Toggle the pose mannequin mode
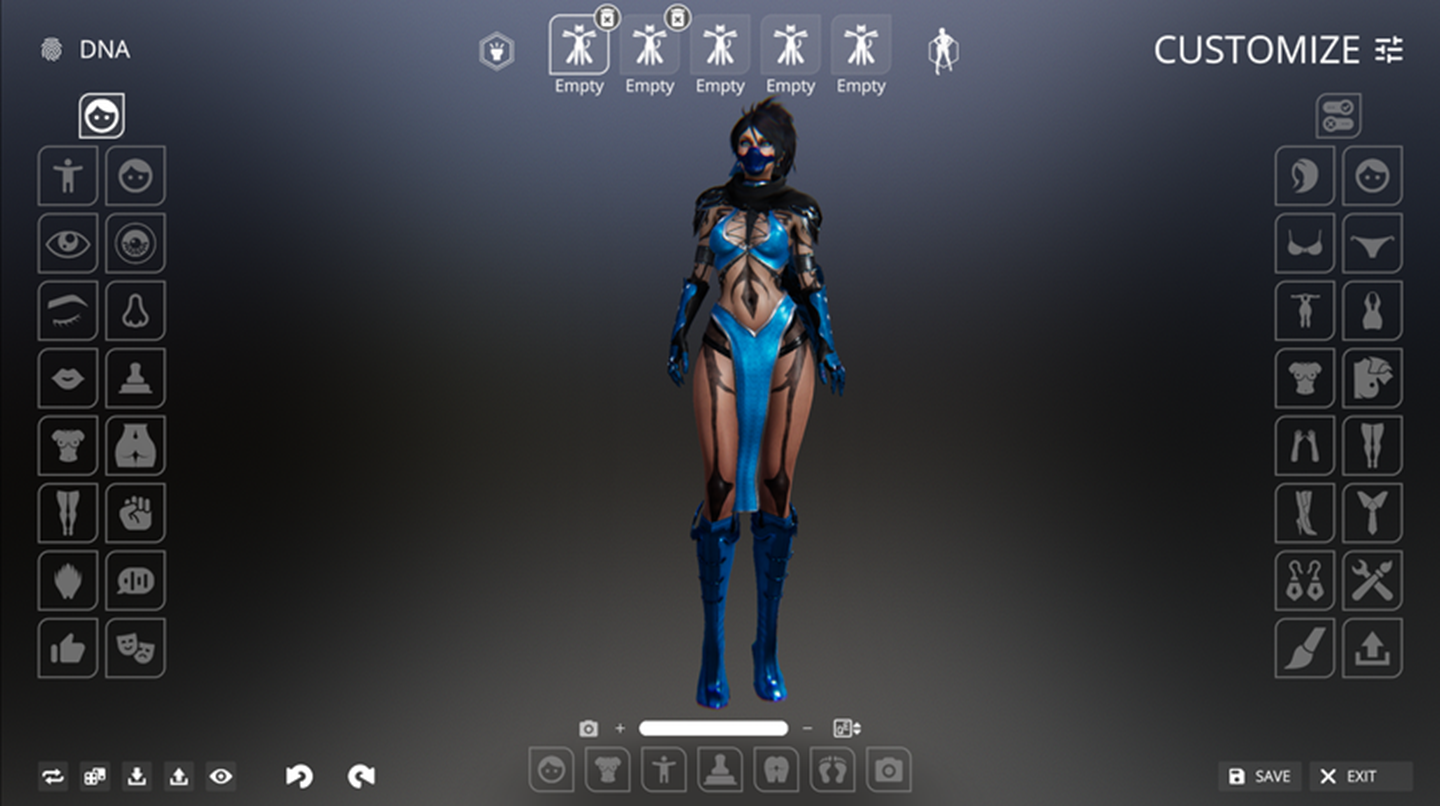Image resolution: width=1440 pixels, height=806 pixels. click(941, 50)
